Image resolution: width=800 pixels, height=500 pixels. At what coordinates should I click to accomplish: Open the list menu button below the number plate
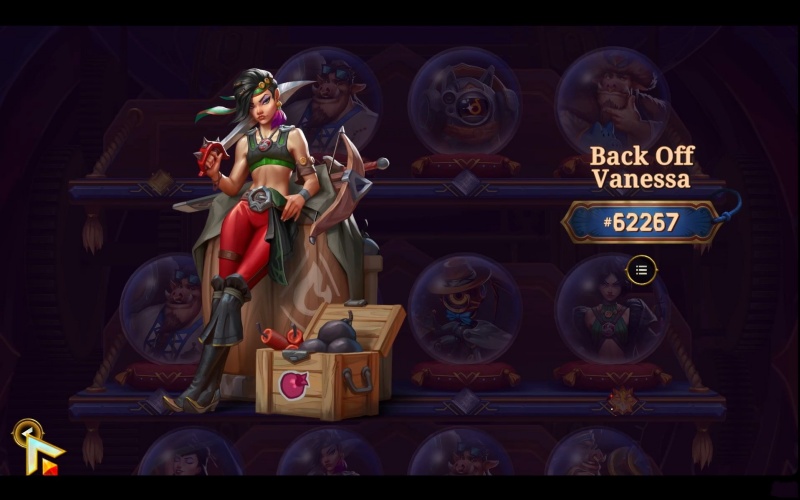[642, 269]
